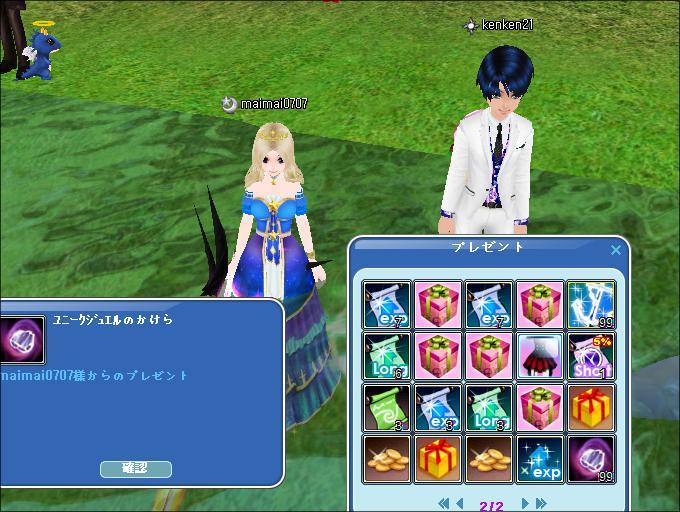Choose the exp scroll with count 3
Image resolution: width=680 pixels, height=512 pixels.
[437, 407]
